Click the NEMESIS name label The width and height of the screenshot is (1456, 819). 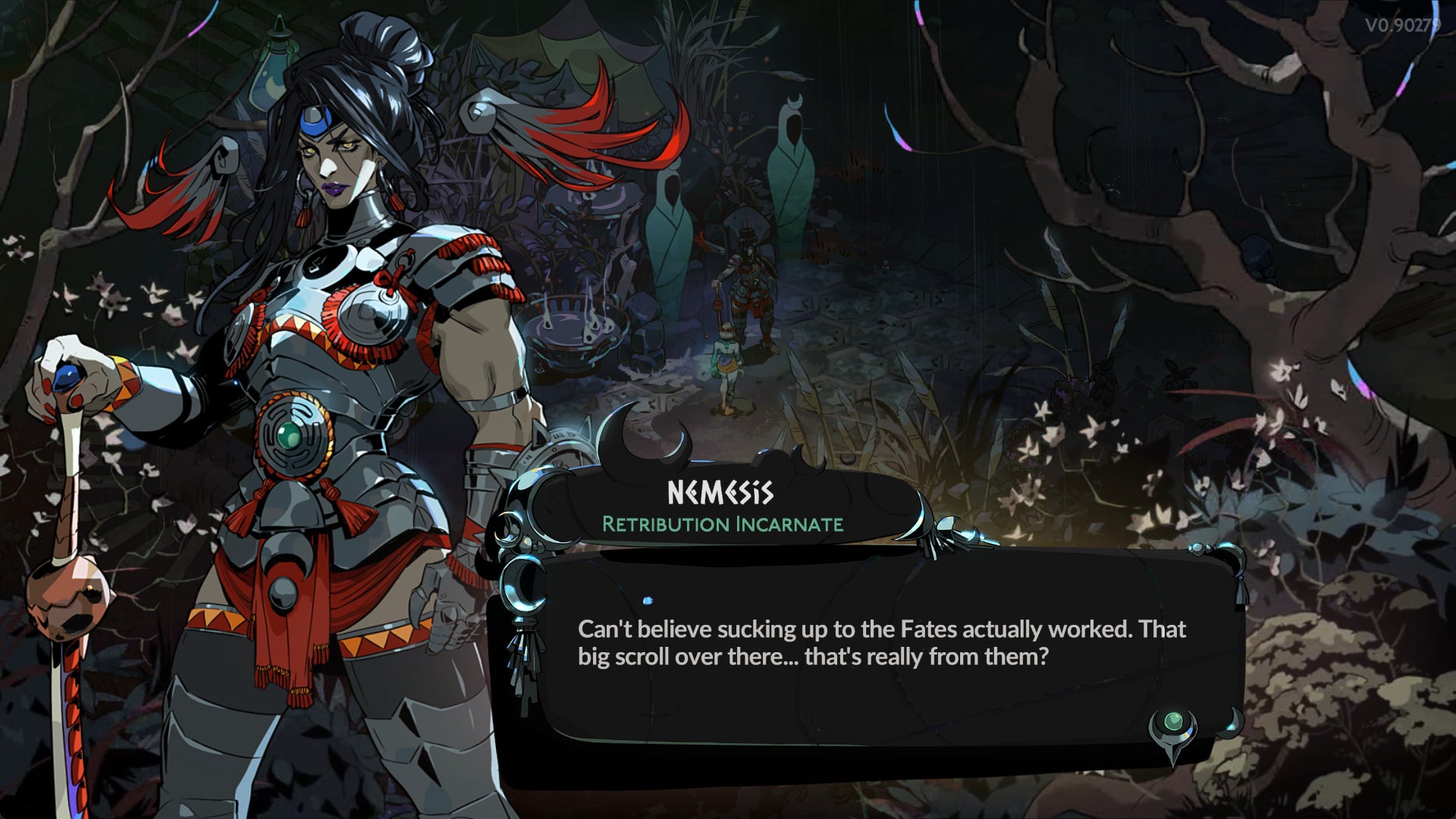coord(720,491)
